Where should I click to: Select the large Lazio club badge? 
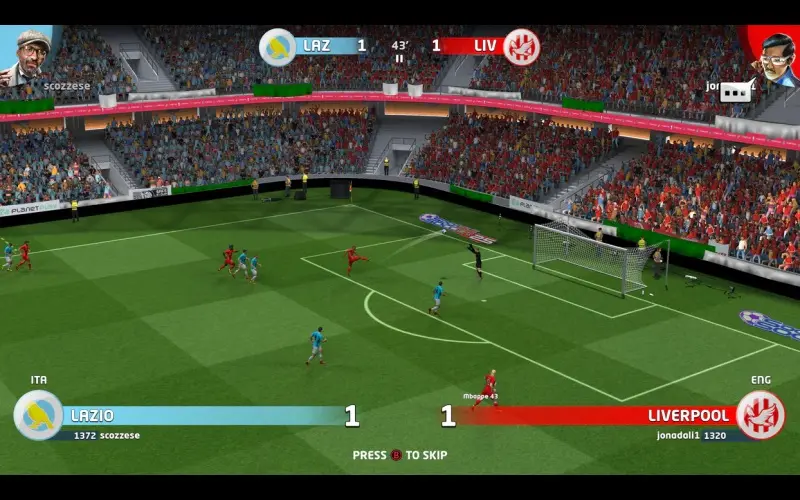[x=39, y=415]
